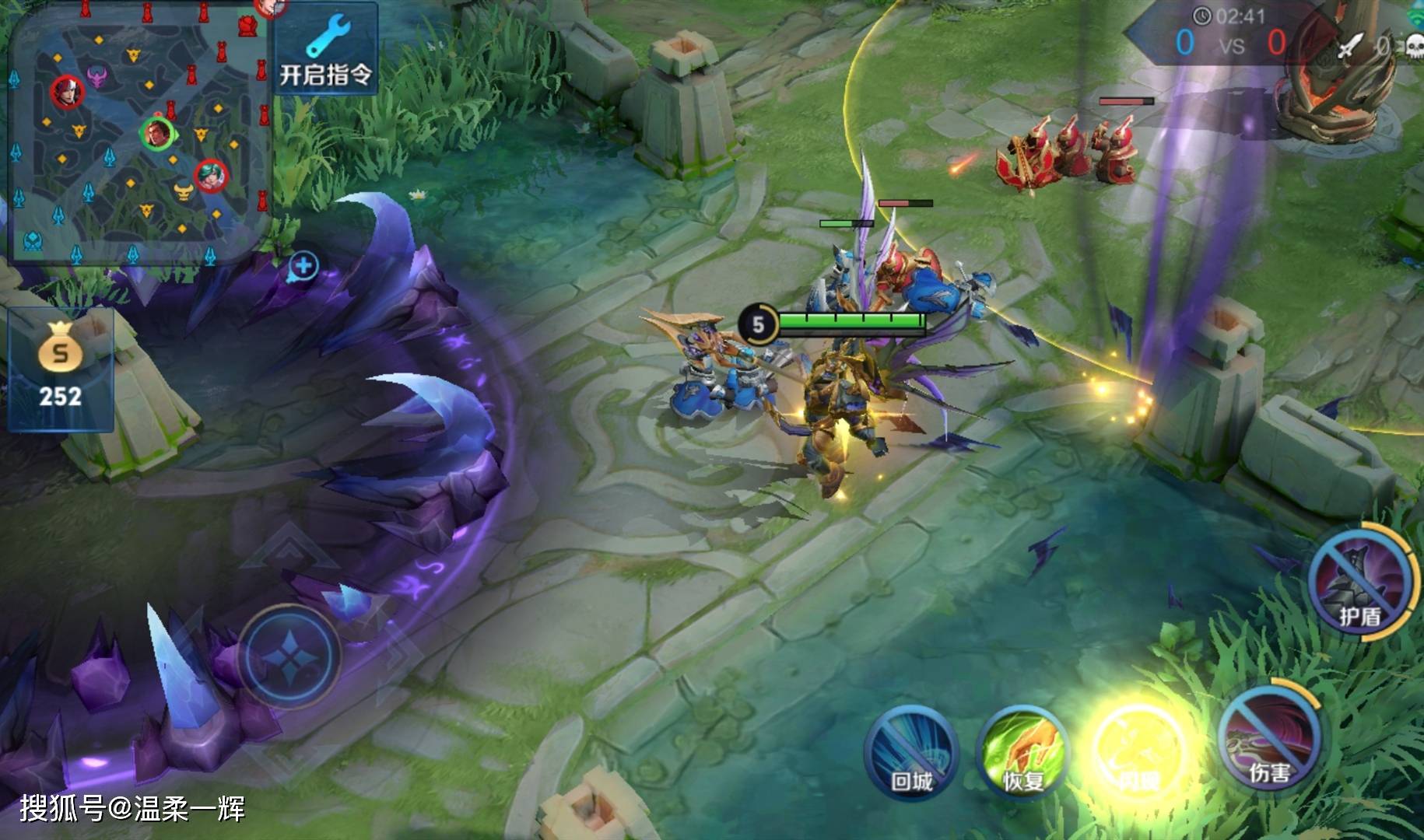Image resolution: width=1424 pixels, height=840 pixels.
Task: Cast the glowing yellow Flash spell
Action: click(1138, 751)
